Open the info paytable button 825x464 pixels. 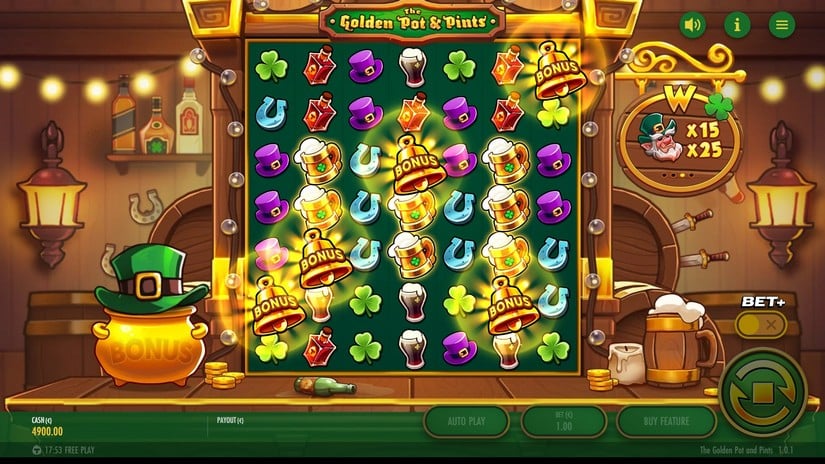tap(737, 25)
